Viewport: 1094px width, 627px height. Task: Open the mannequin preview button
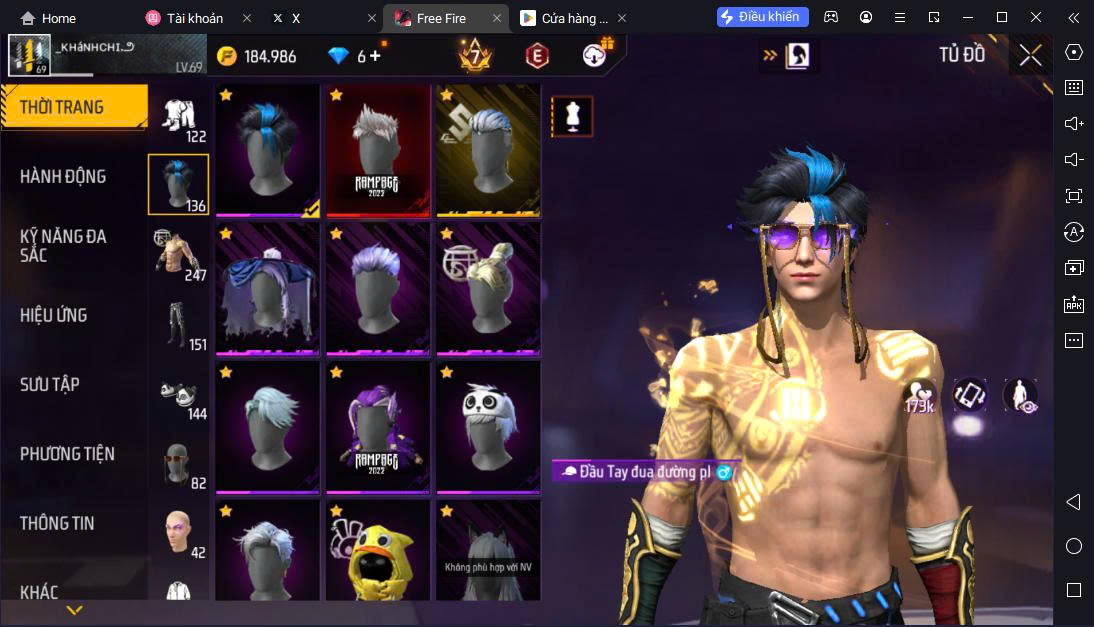point(572,116)
